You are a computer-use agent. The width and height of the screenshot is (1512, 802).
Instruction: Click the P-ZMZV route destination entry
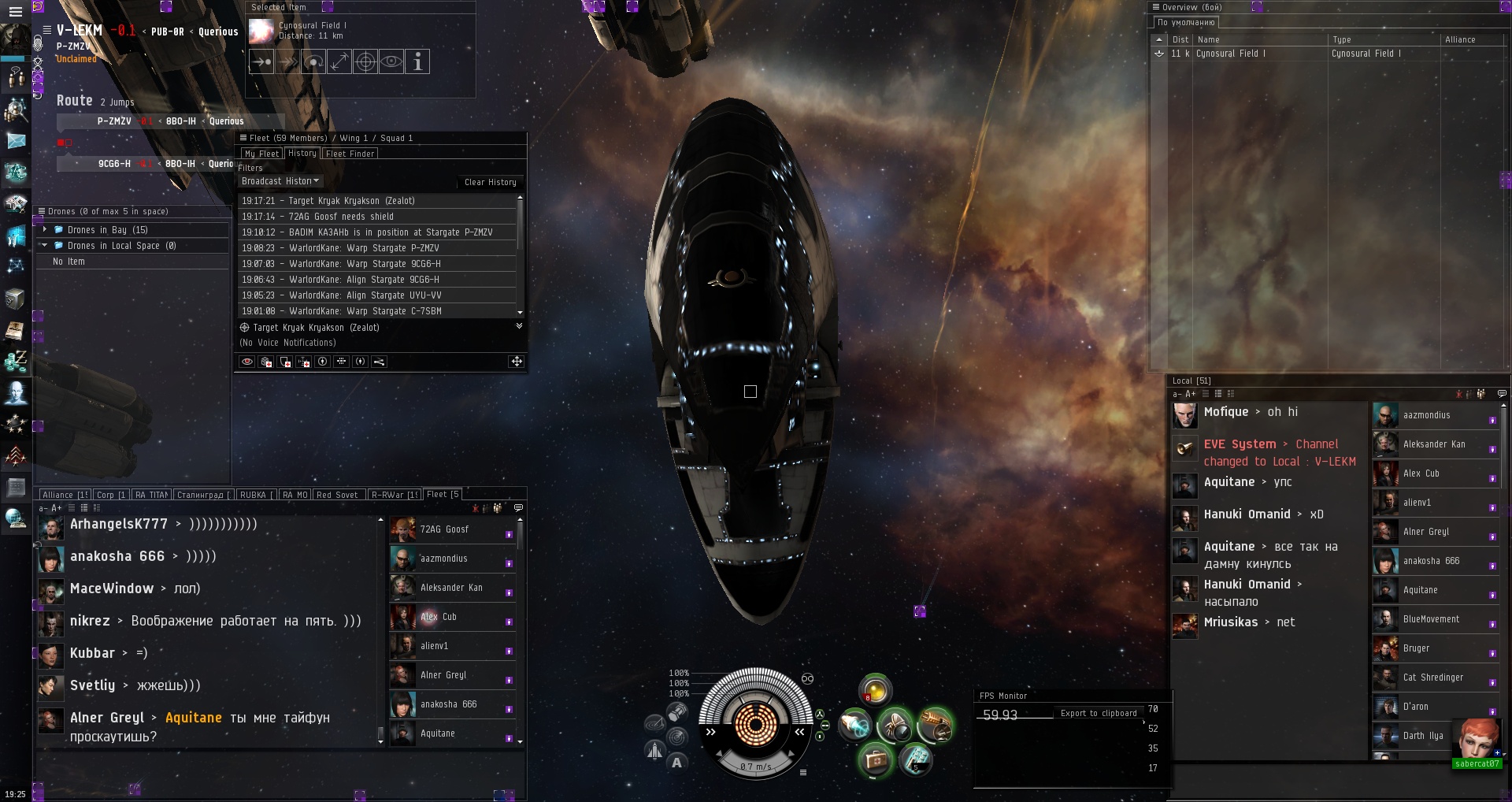coord(114,121)
